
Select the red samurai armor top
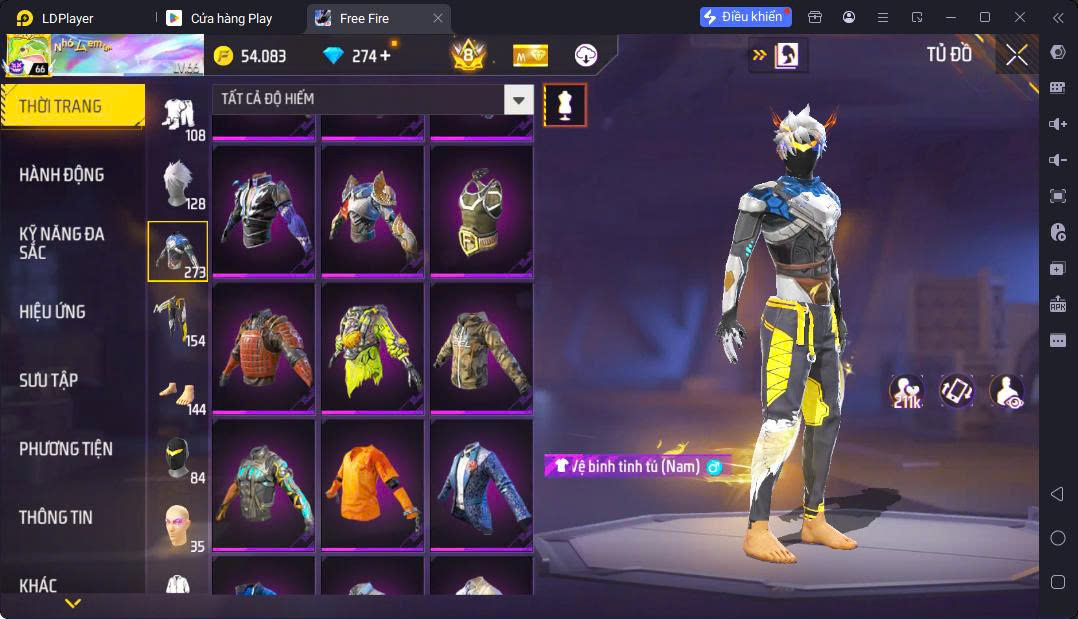[263, 346]
